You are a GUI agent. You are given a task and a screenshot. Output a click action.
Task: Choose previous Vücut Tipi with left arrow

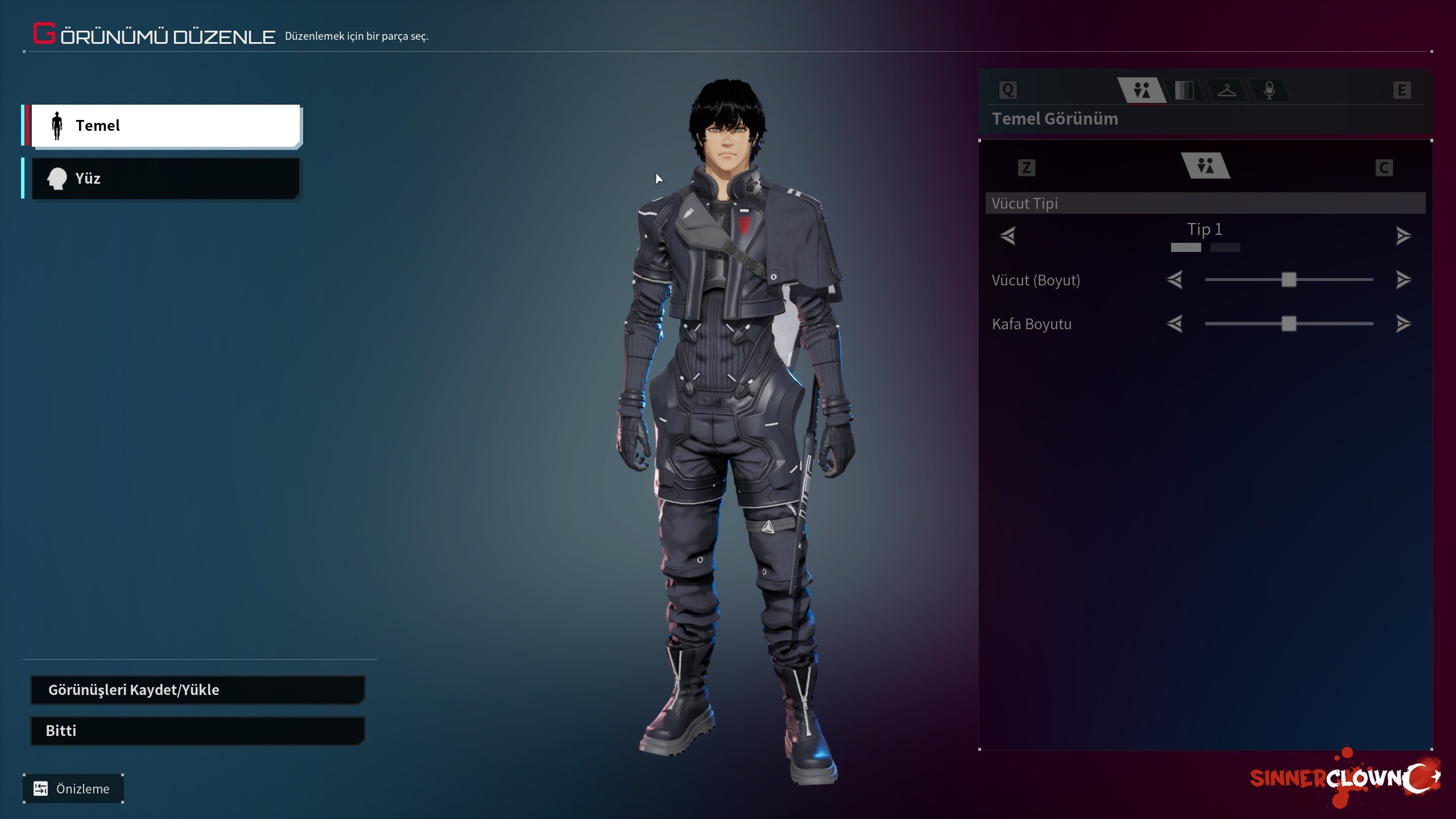pyautogui.click(x=1008, y=235)
